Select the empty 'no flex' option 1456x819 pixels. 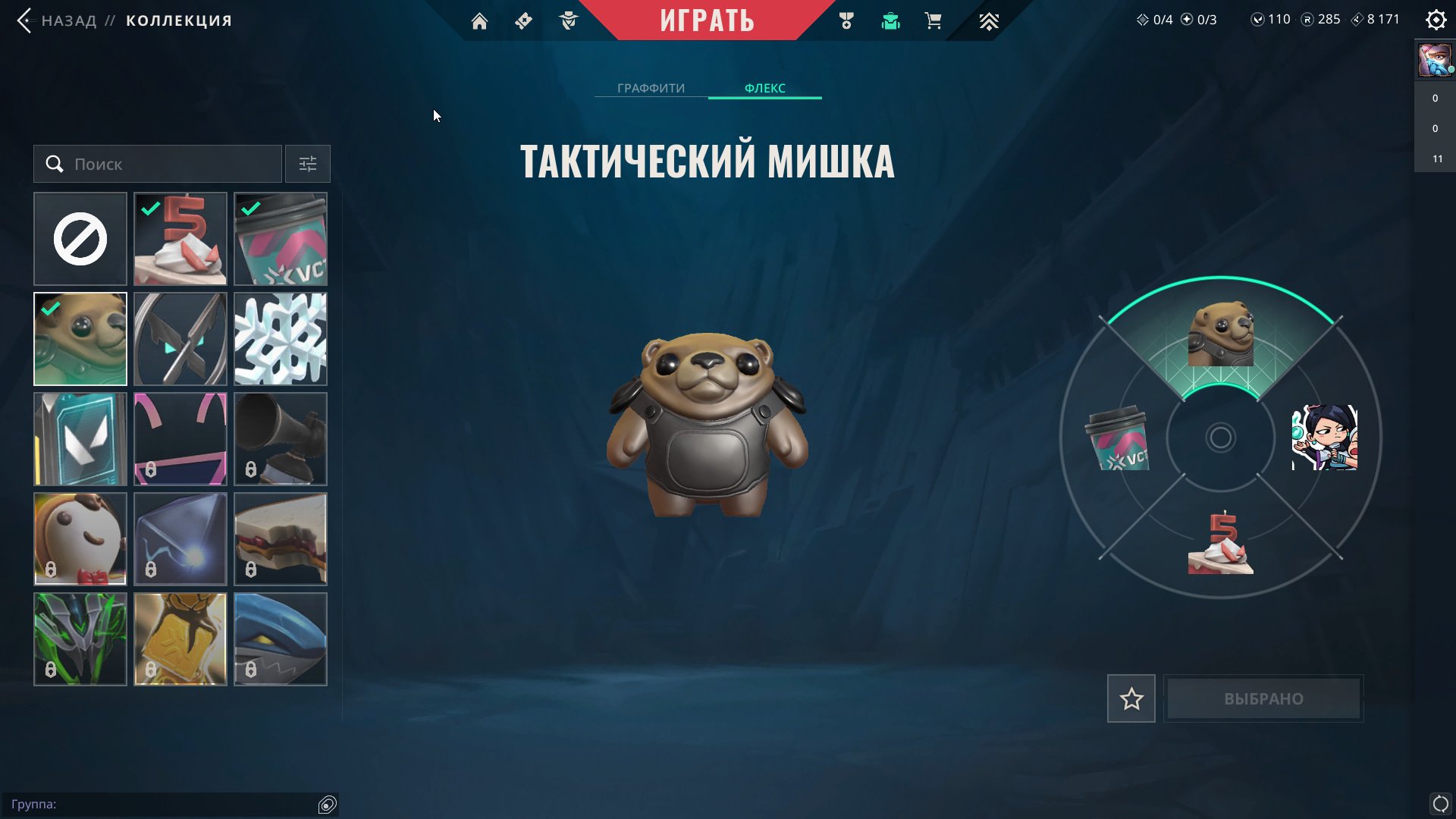click(x=80, y=238)
